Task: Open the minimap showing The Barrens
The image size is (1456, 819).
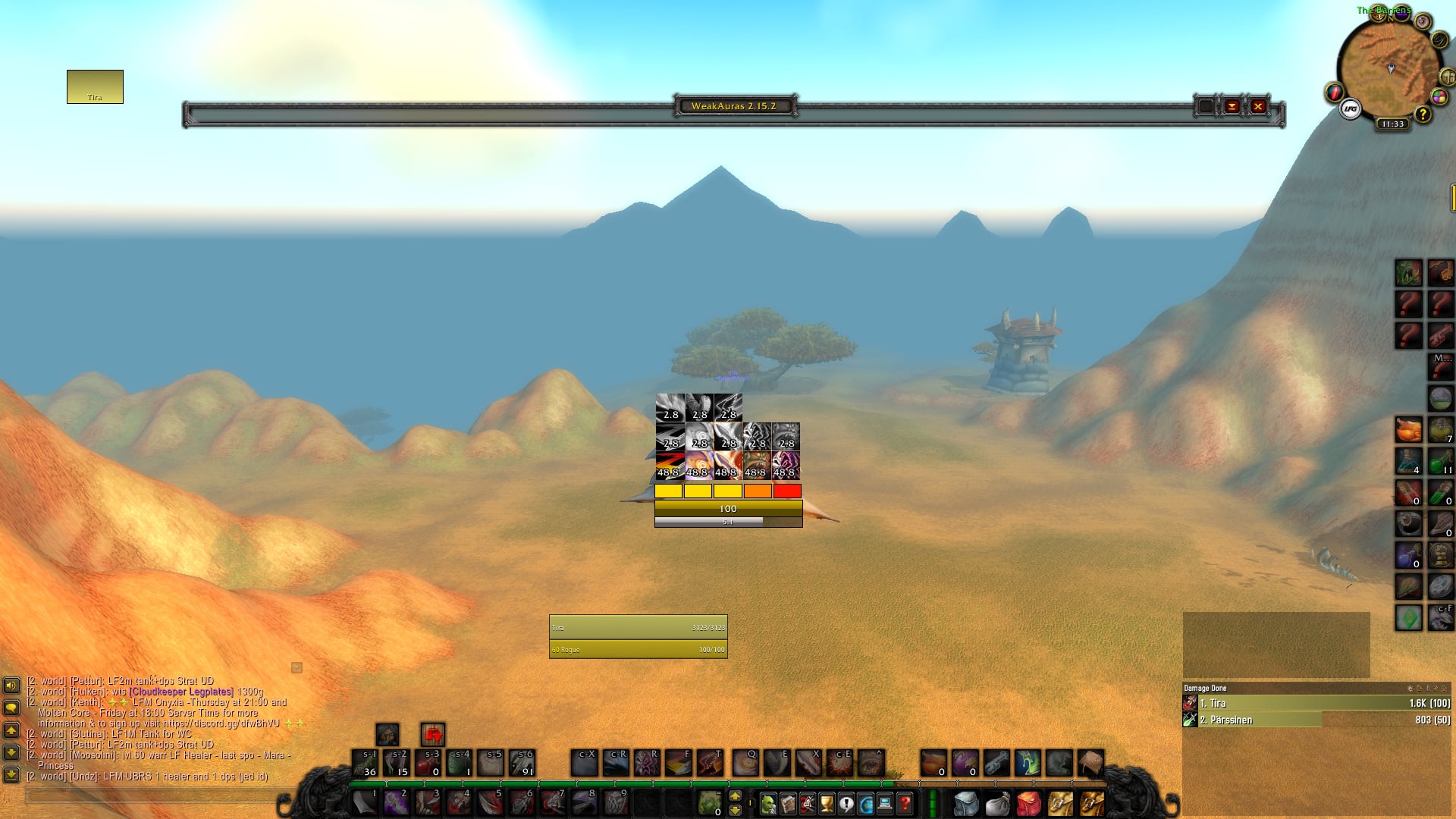Action: pos(1389,68)
